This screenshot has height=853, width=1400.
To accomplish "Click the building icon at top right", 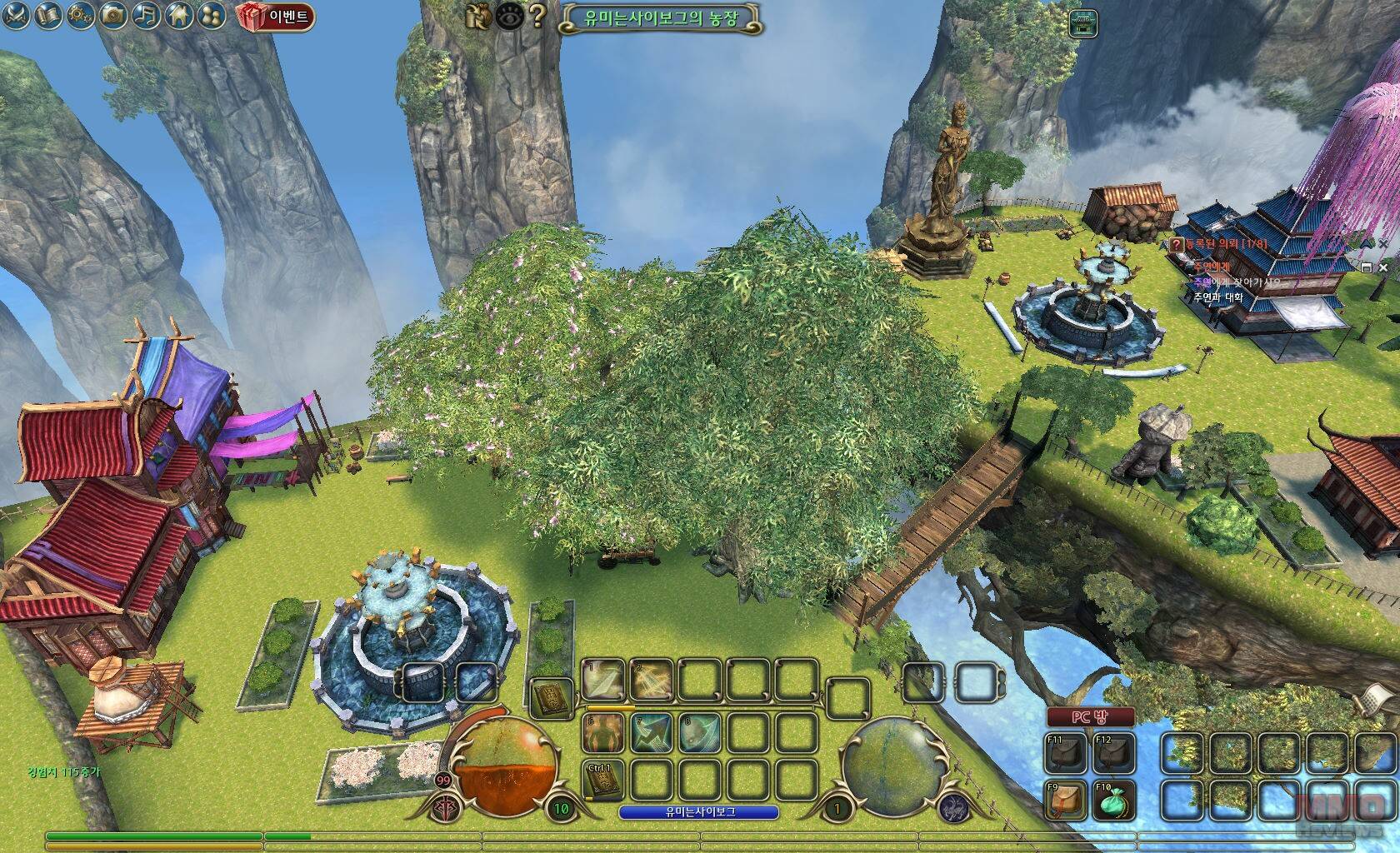I will point(1082,23).
